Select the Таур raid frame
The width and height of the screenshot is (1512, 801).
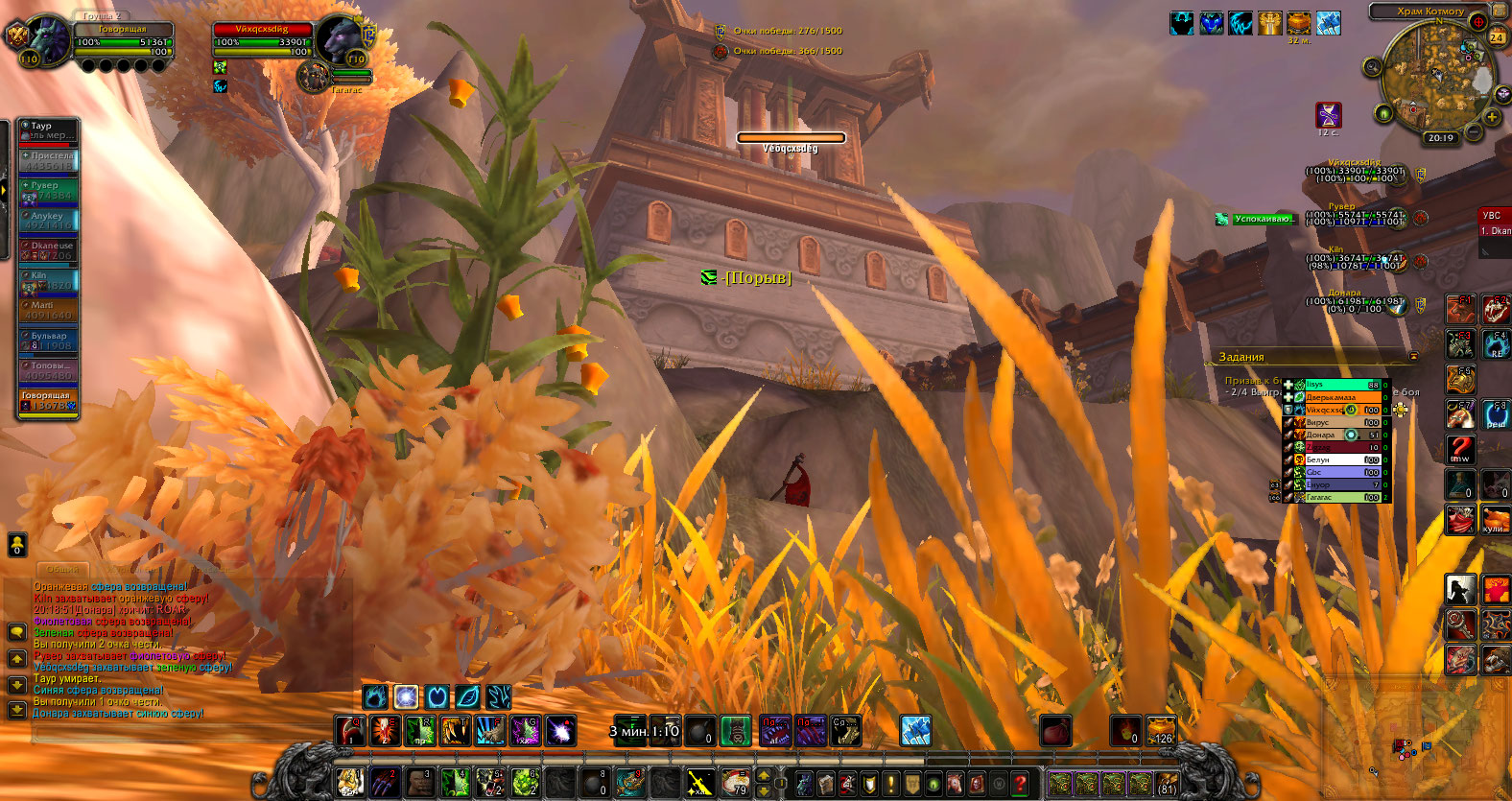point(48,130)
